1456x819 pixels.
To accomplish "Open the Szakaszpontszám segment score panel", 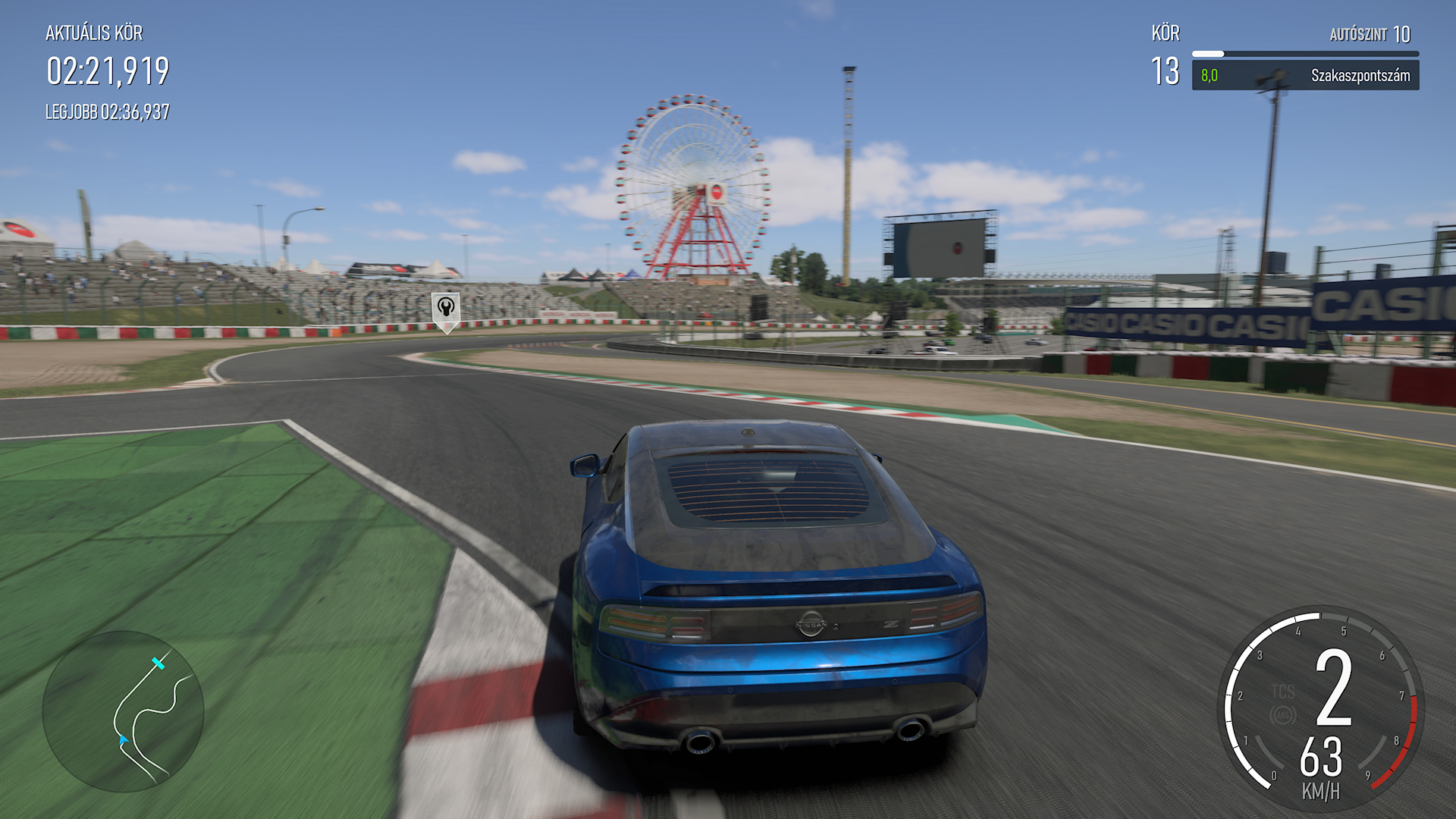I will point(1304,76).
